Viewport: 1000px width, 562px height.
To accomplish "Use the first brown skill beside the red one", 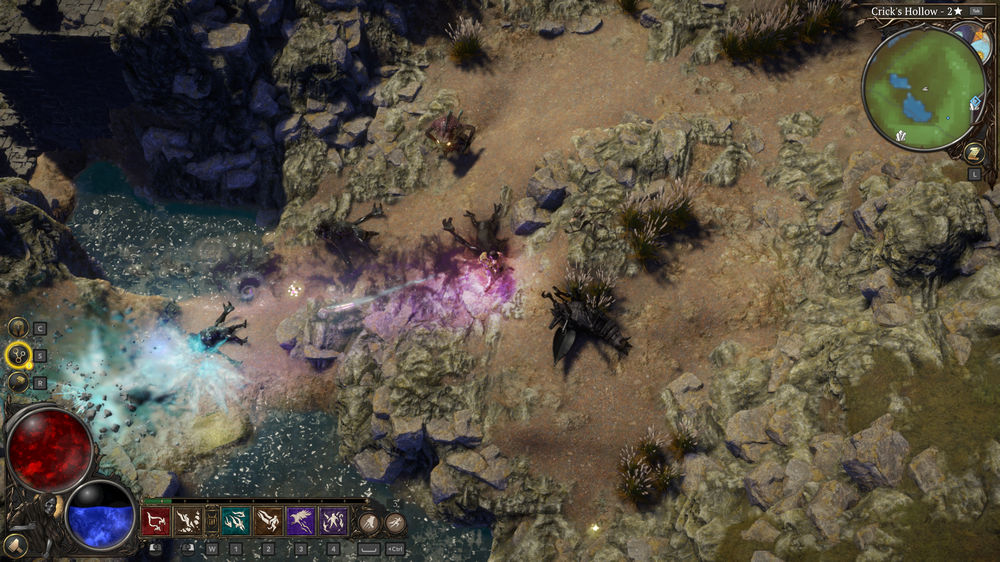I will click(189, 521).
